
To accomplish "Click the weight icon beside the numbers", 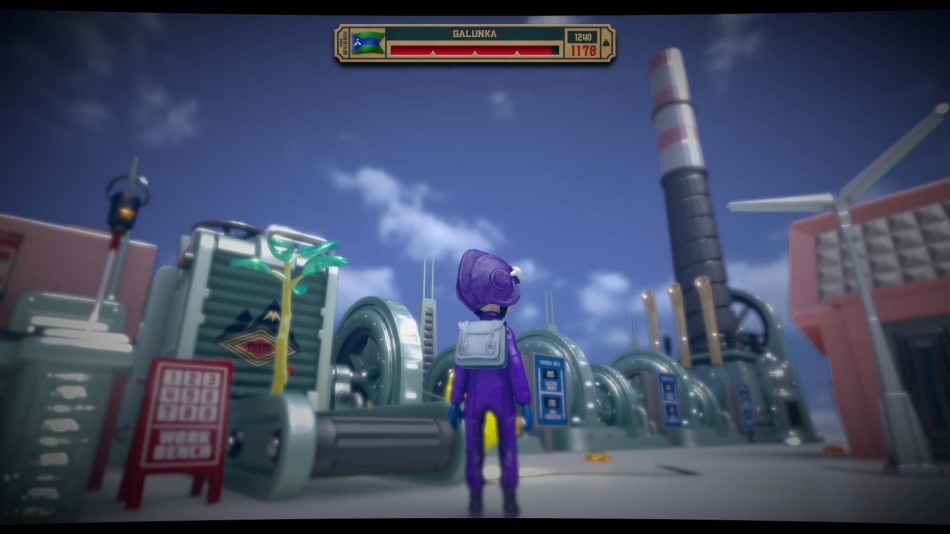I will pos(604,44).
